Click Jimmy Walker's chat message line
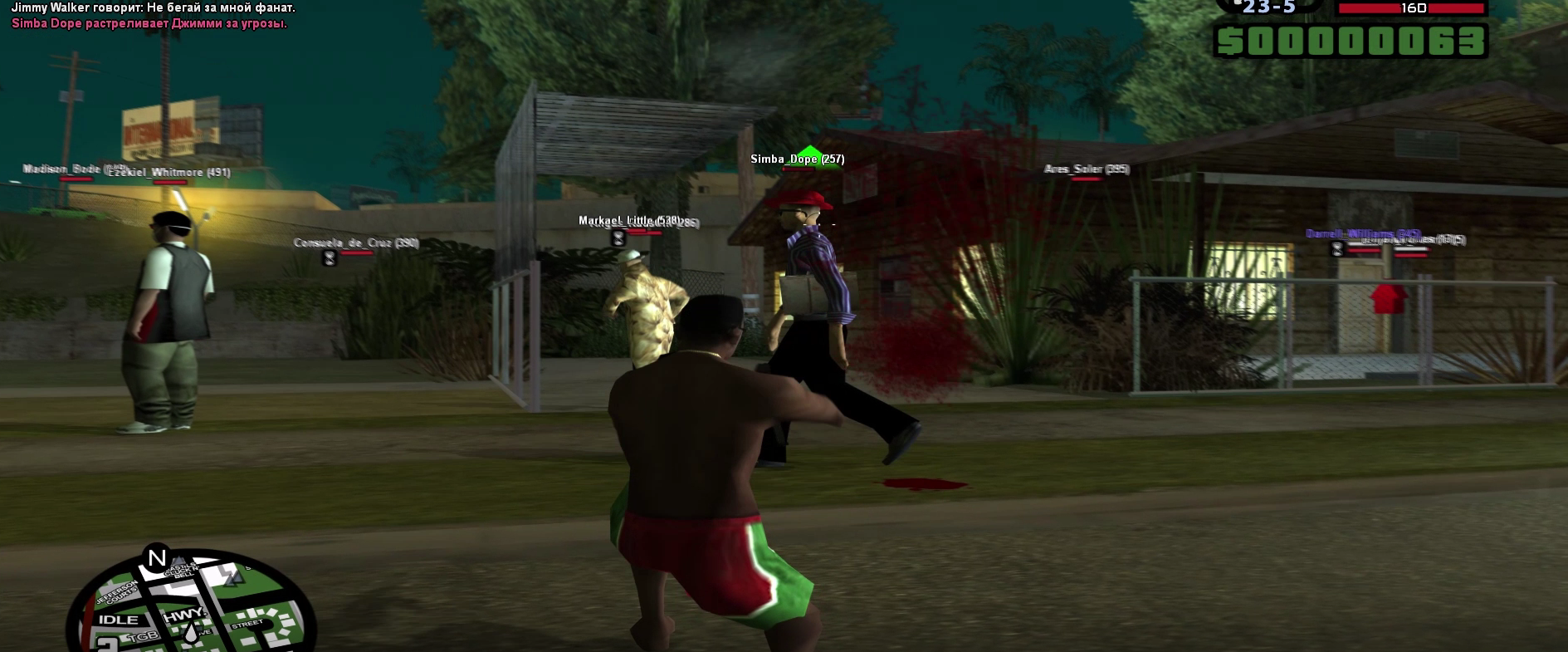Screen dimensions: 1568x652 pyautogui.click(x=153, y=7)
